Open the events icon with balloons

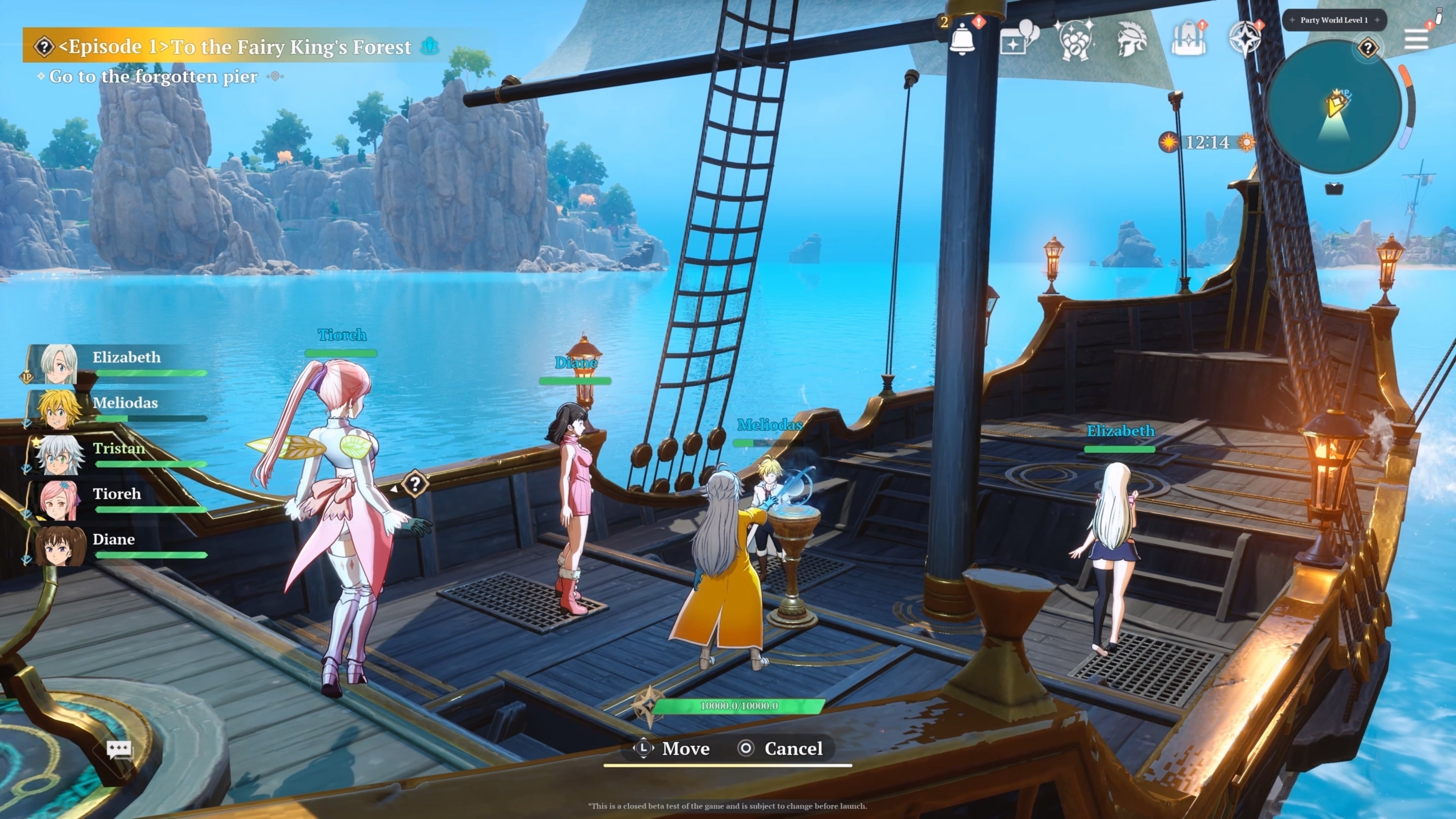point(1018,38)
